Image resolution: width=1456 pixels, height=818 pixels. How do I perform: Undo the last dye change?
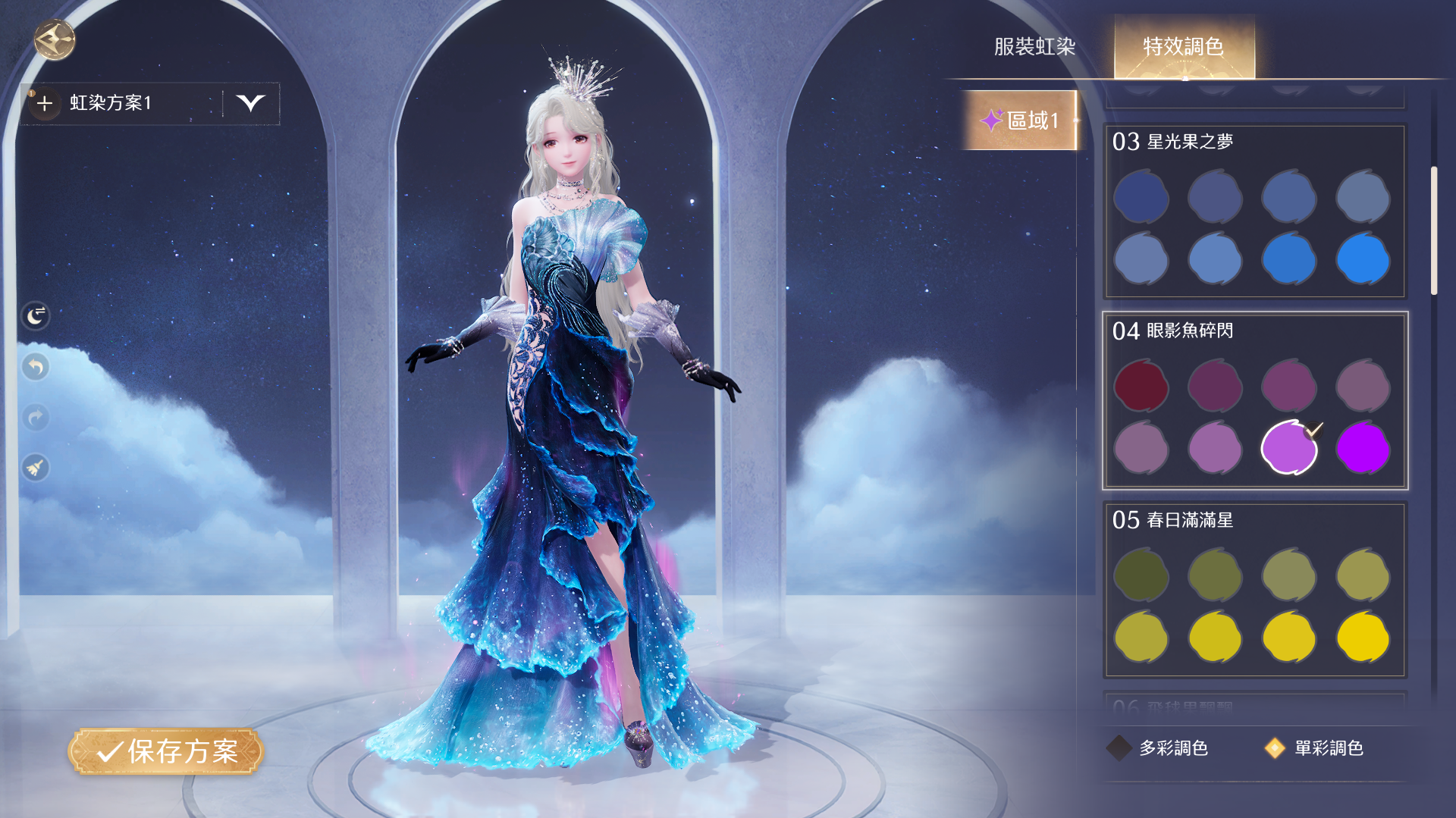[36, 367]
